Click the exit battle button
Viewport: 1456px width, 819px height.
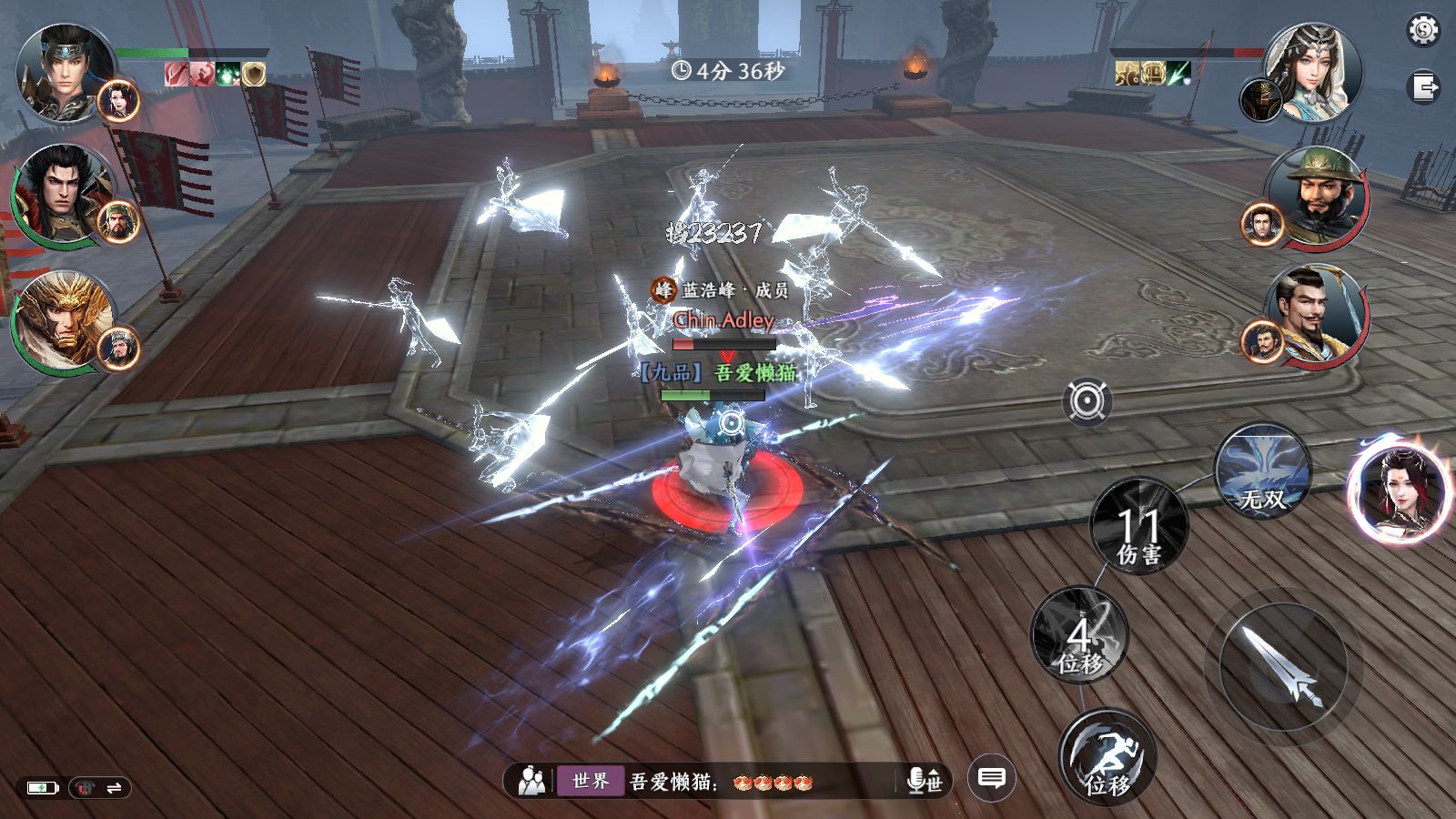tap(1423, 88)
